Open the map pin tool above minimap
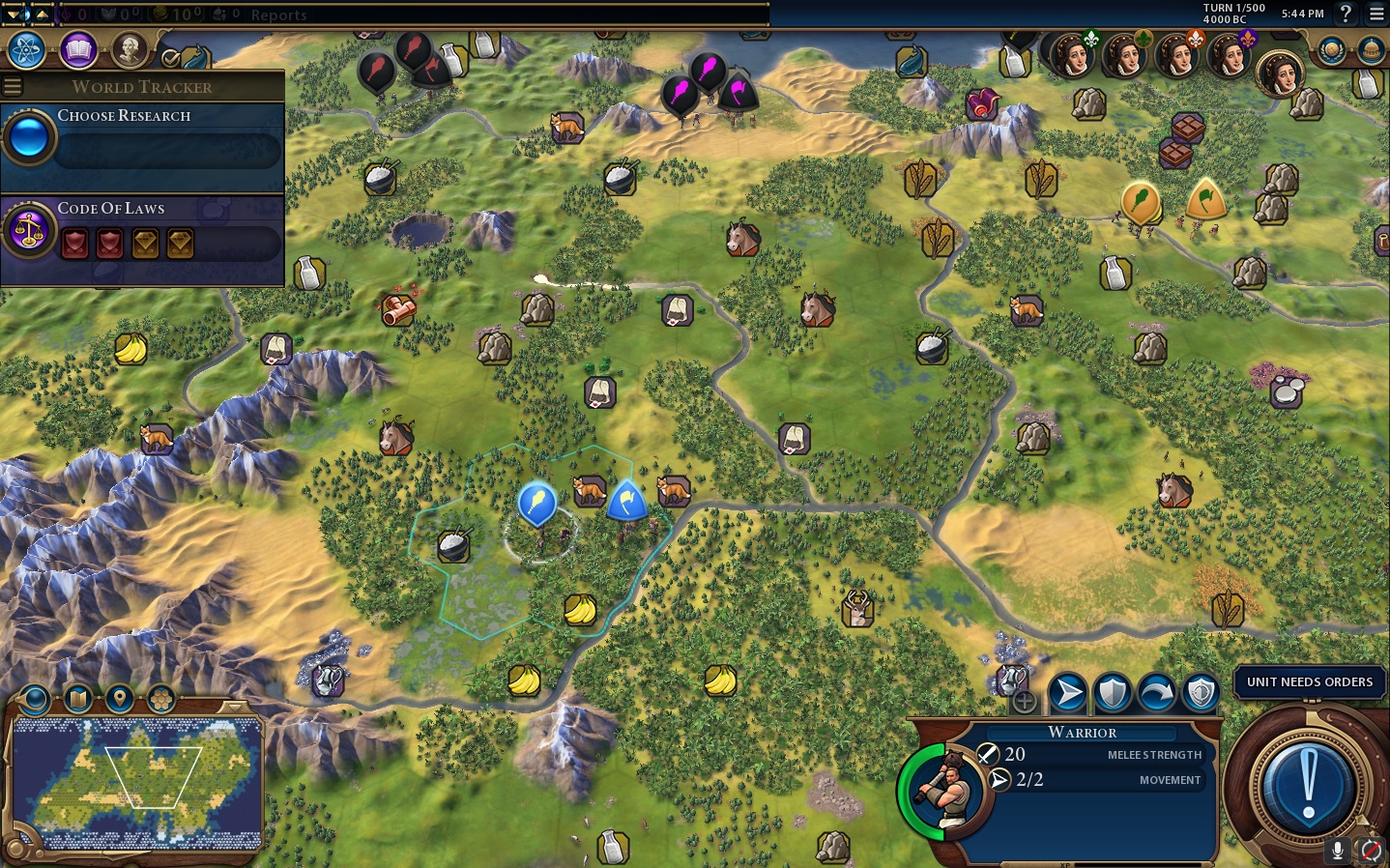 (x=119, y=698)
